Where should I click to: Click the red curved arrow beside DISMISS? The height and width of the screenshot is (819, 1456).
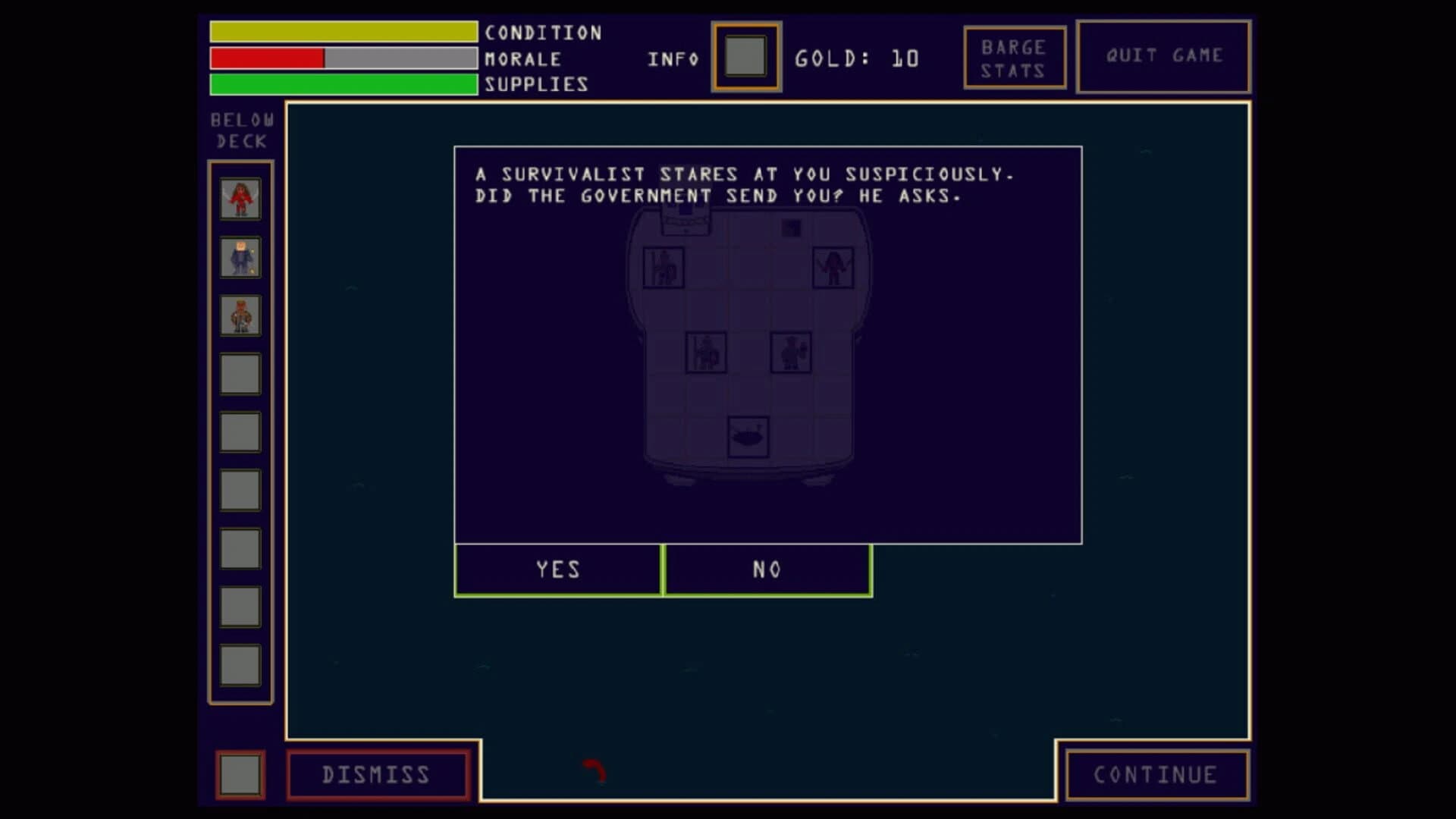pos(594,772)
